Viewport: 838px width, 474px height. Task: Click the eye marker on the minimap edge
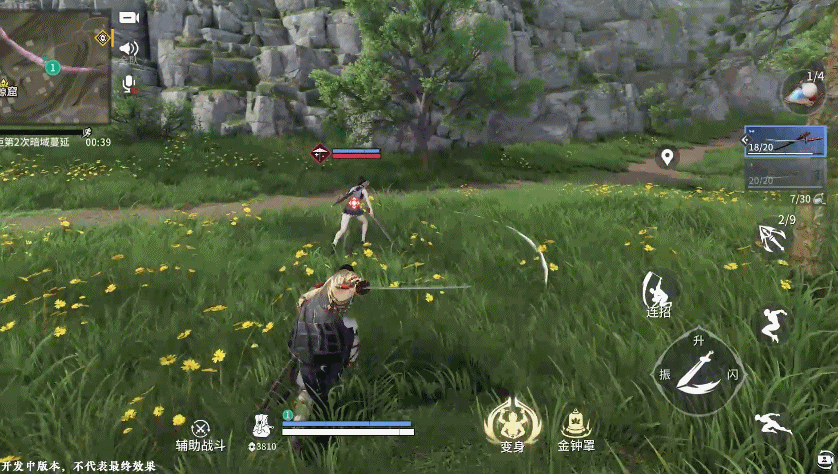pyautogui.click(x=101, y=38)
